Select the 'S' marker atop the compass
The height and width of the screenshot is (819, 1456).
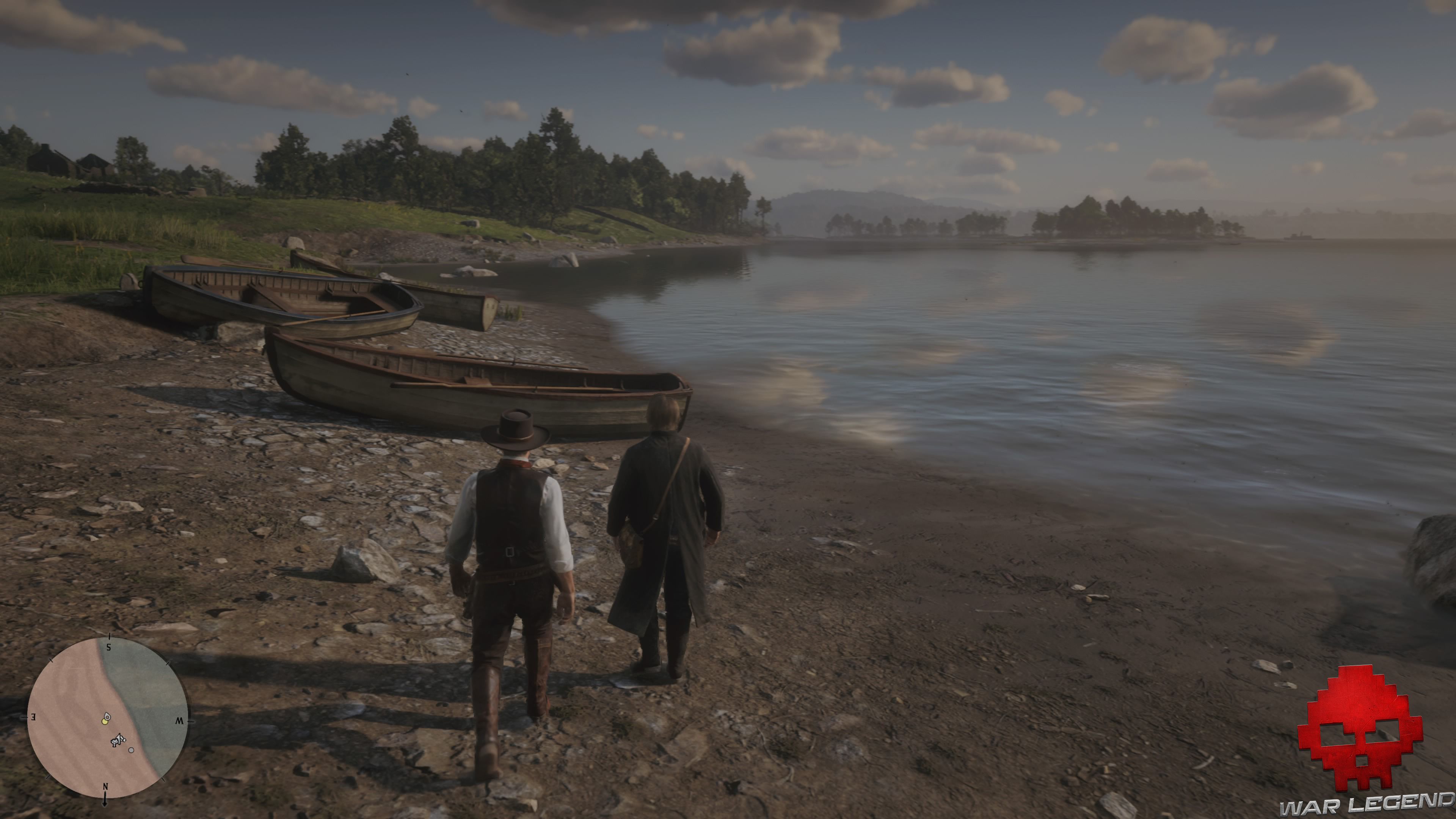[108, 647]
